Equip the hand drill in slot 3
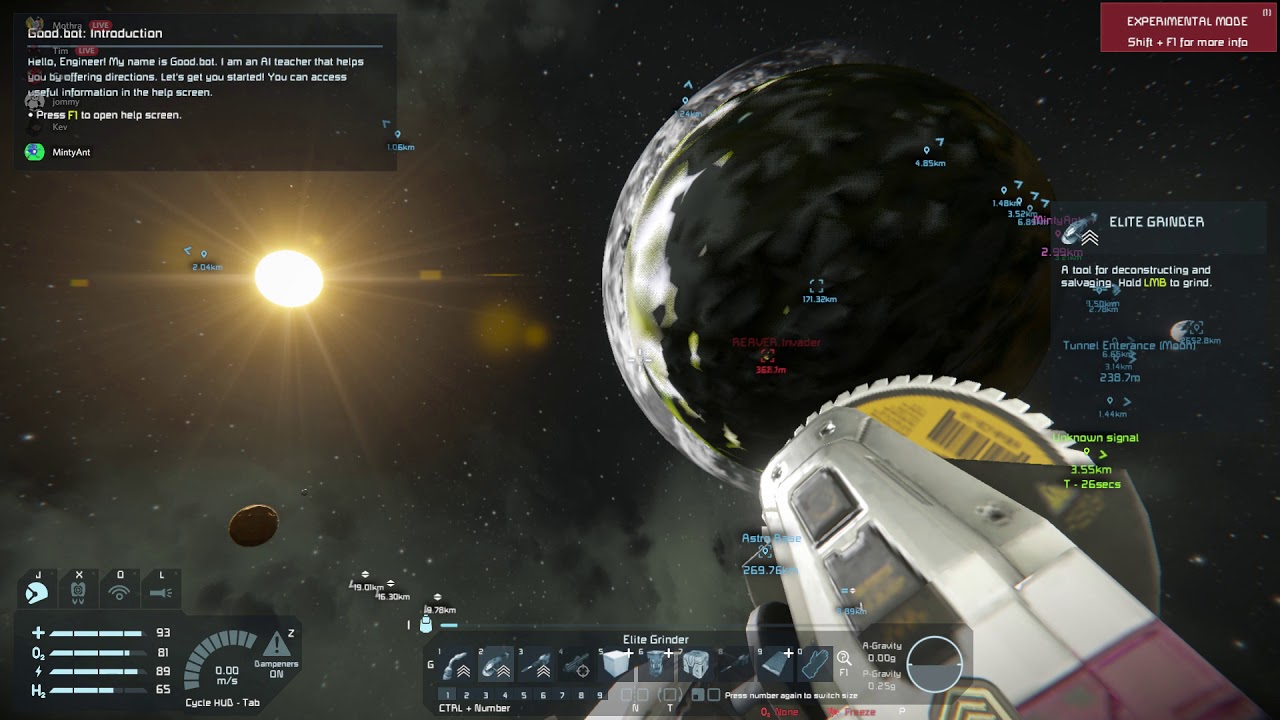 [537, 665]
